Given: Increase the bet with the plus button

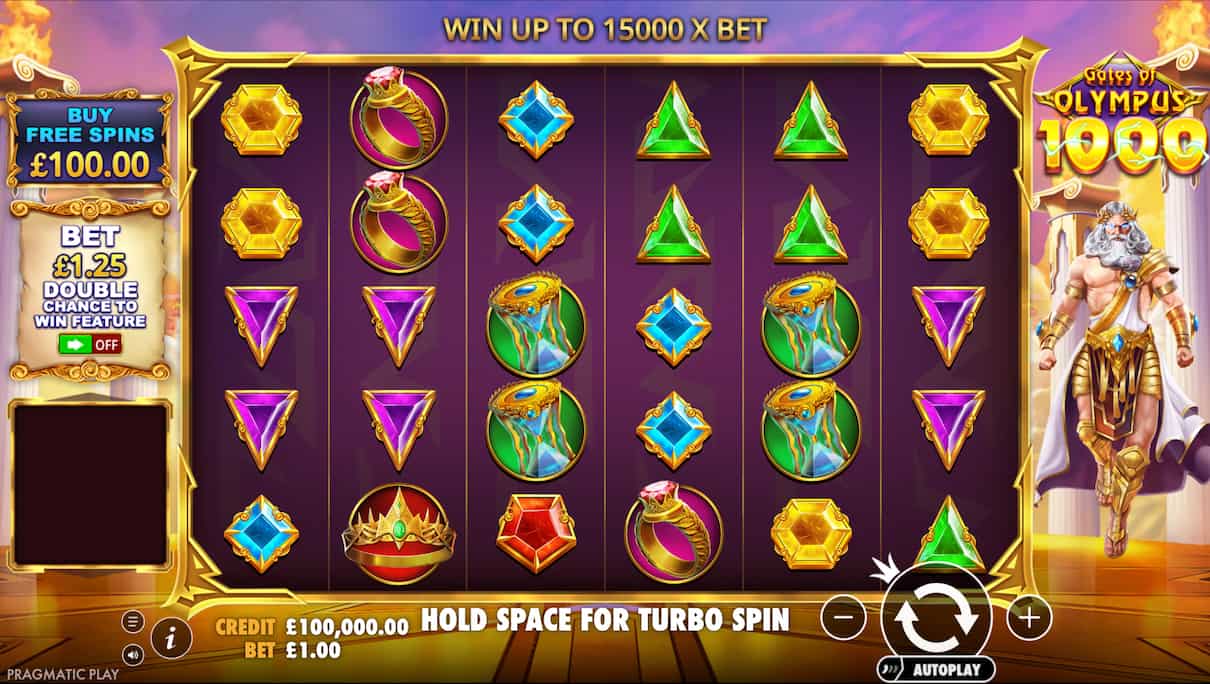Looking at the screenshot, I should point(1029,619).
